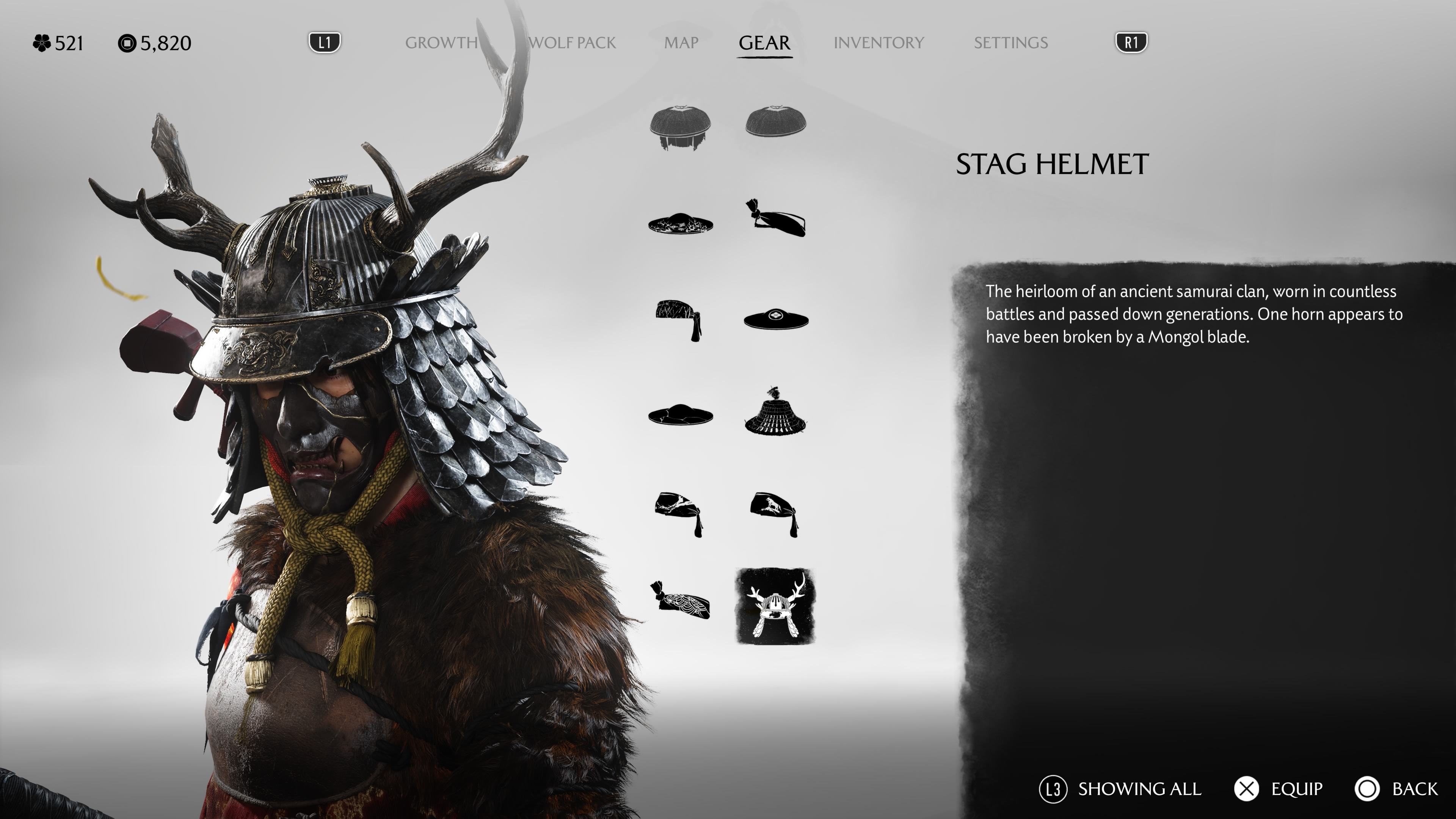Select the plain headband with top knot
Image resolution: width=1456 pixels, height=819 pixels.
(775, 219)
